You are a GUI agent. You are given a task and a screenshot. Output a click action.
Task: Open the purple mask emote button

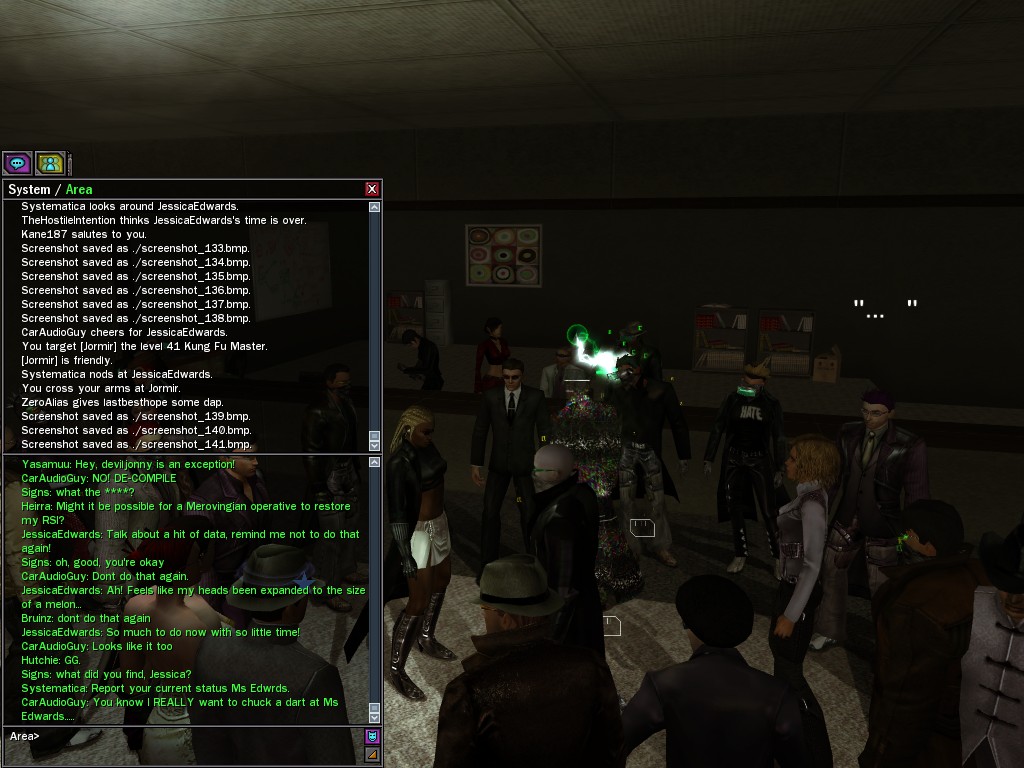372,737
